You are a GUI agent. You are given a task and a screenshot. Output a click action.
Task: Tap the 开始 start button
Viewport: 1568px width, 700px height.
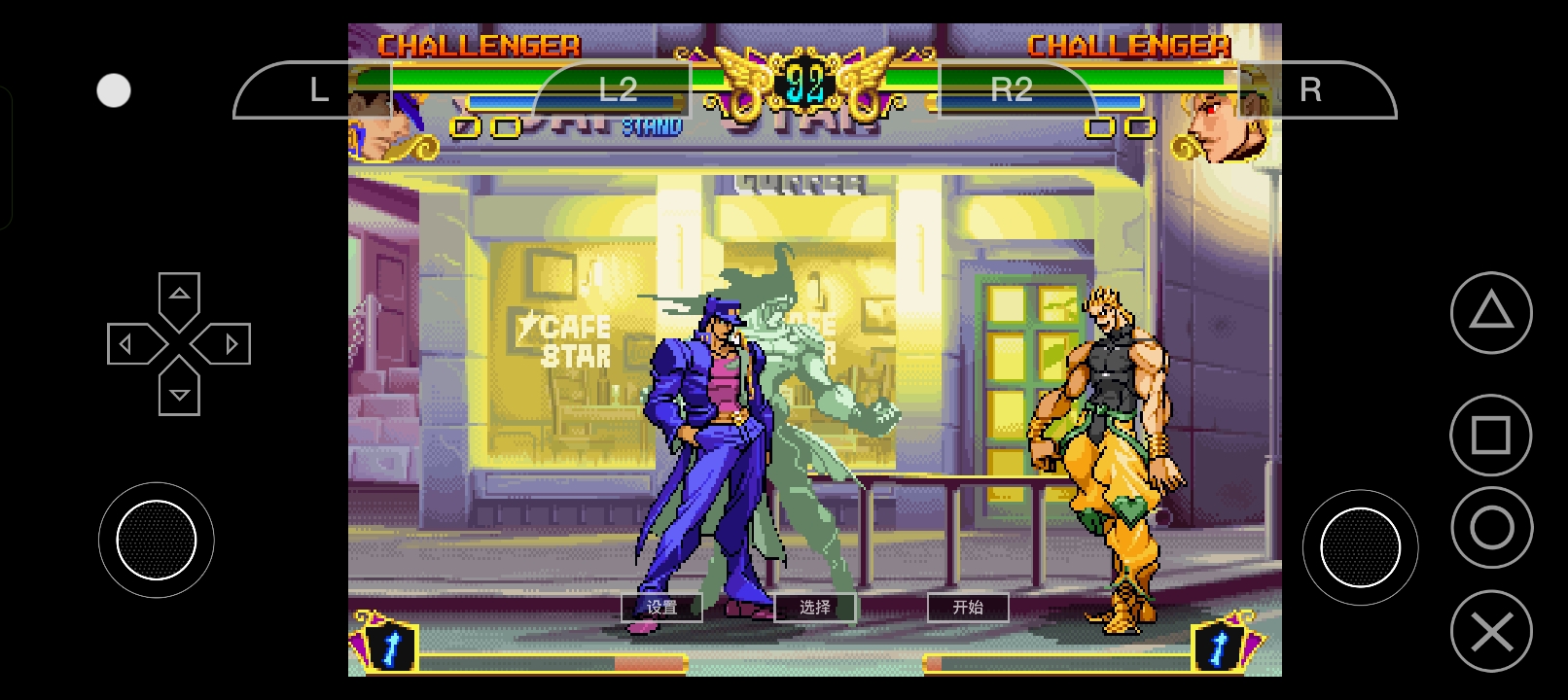tap(968, 608)
